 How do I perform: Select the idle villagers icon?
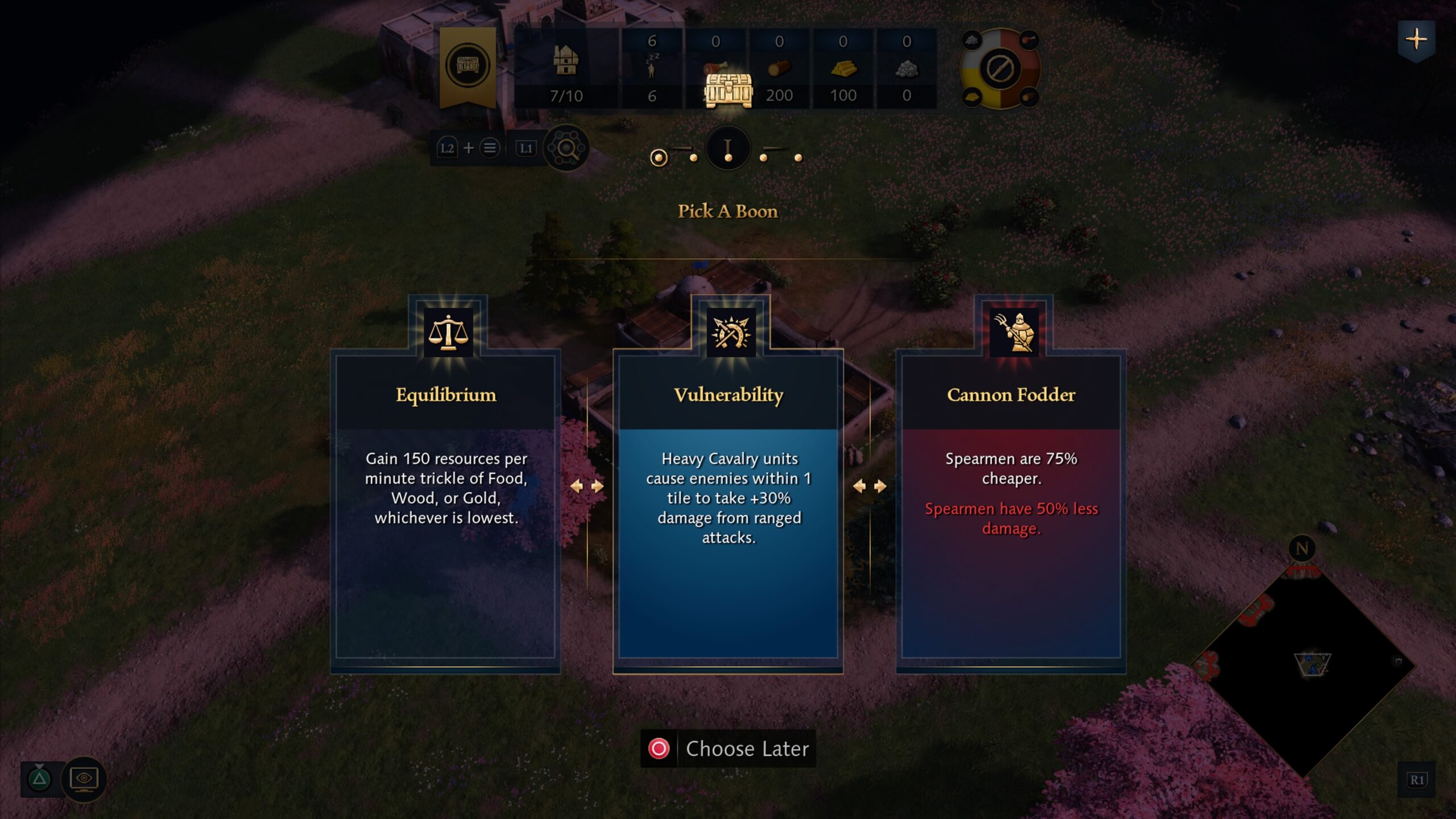point(652,68)
